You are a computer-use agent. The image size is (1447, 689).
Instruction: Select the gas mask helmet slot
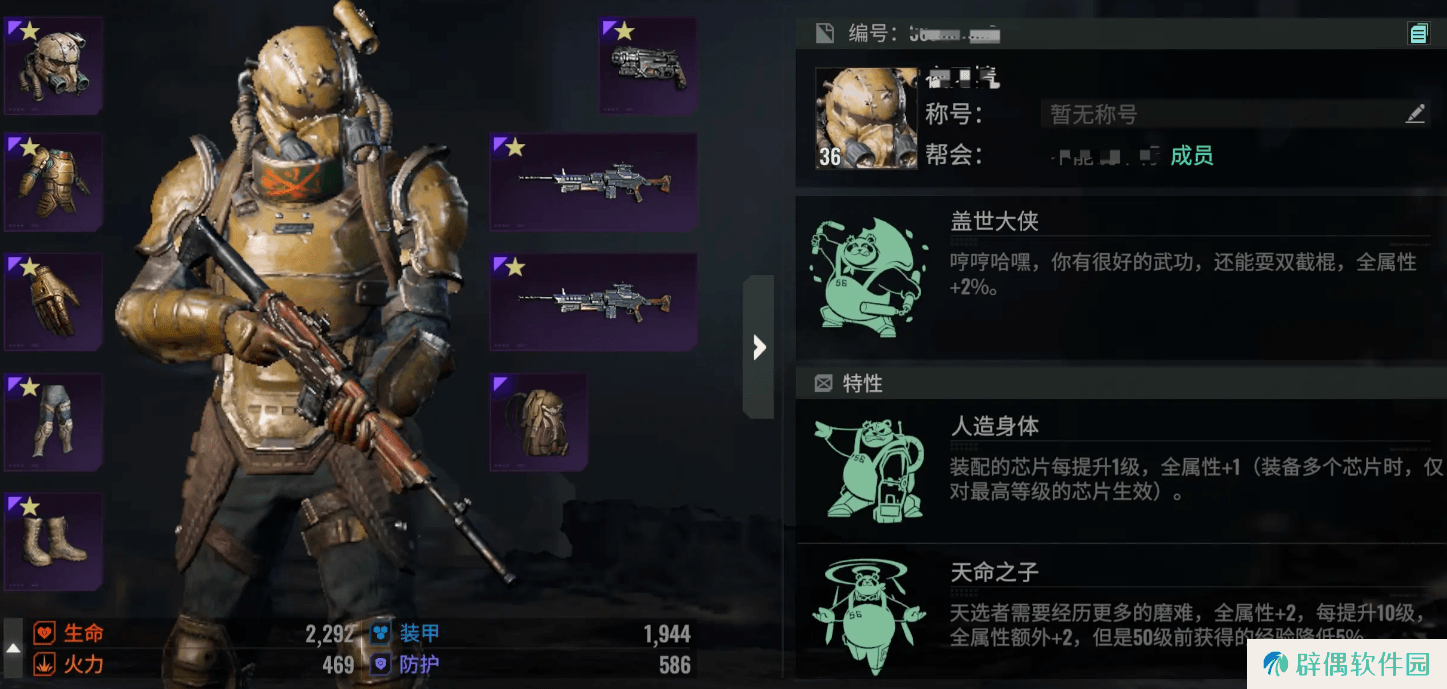[54, 64]
